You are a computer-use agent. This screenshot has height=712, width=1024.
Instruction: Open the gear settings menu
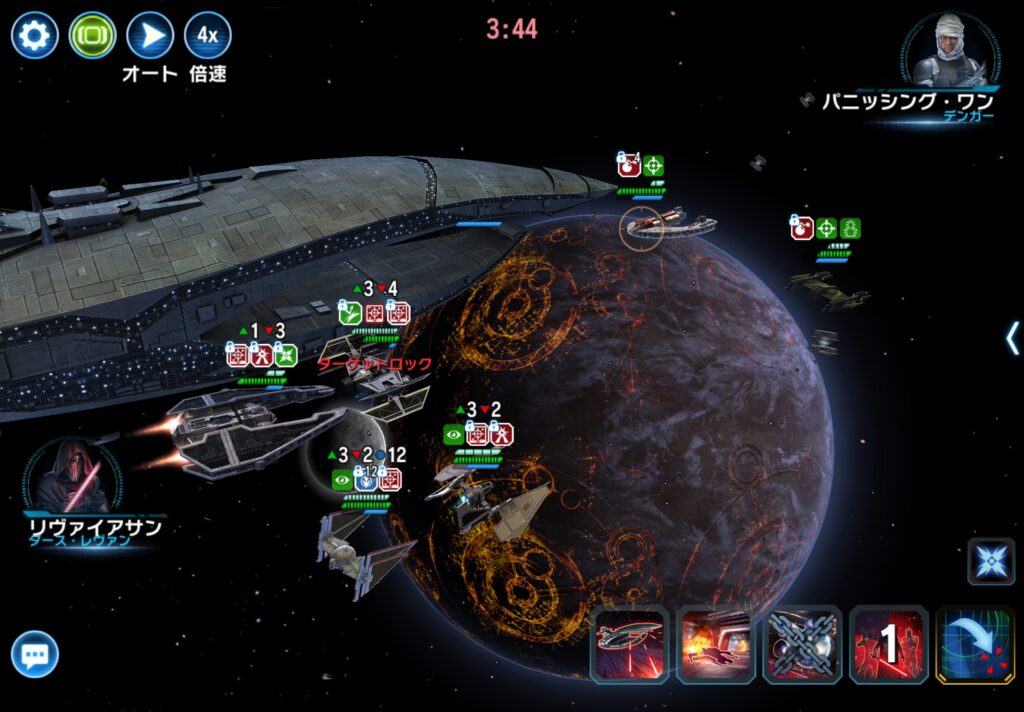pyautogui.click(x=34, y=36)
